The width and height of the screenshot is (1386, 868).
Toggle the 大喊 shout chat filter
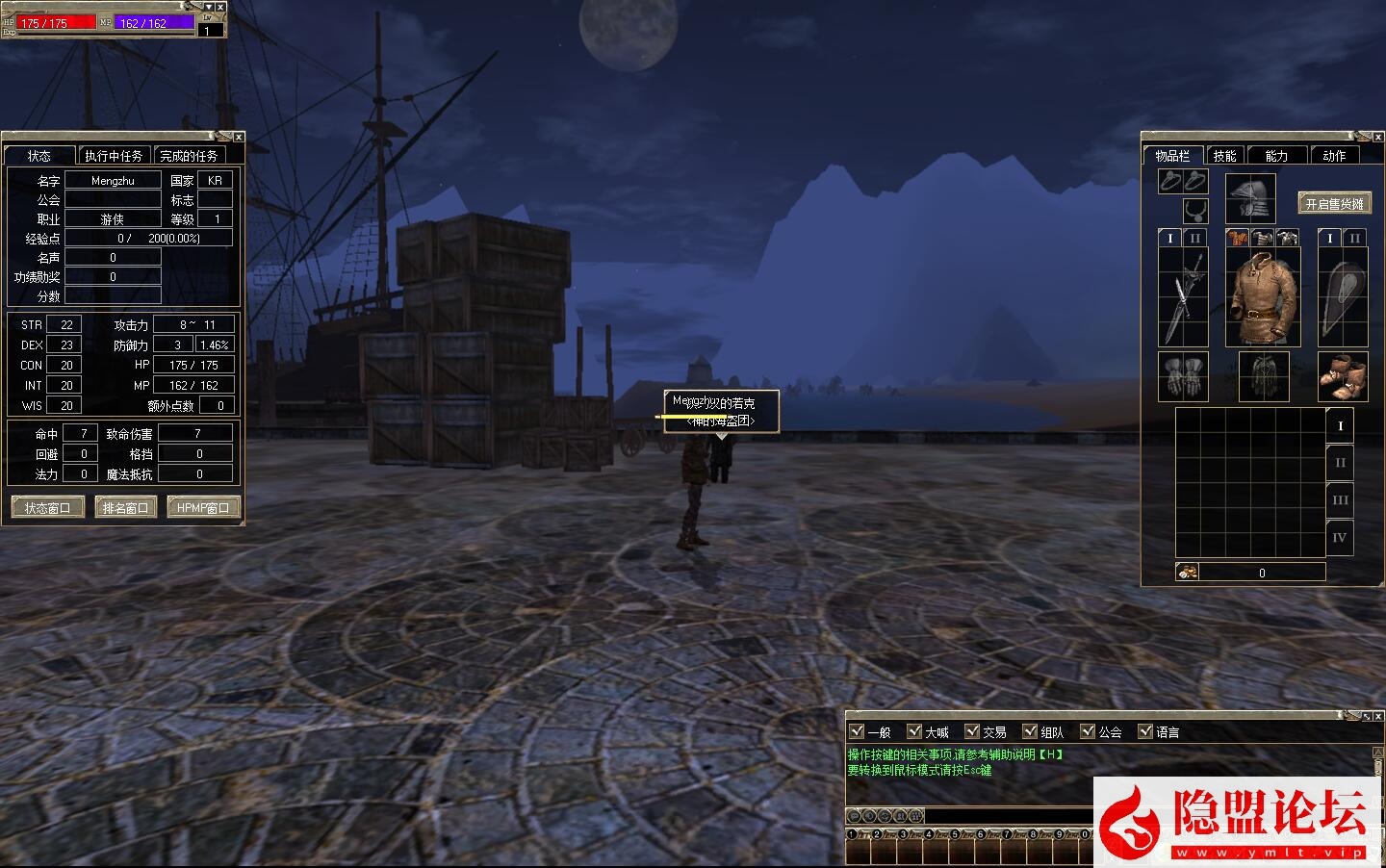[914, 731]
